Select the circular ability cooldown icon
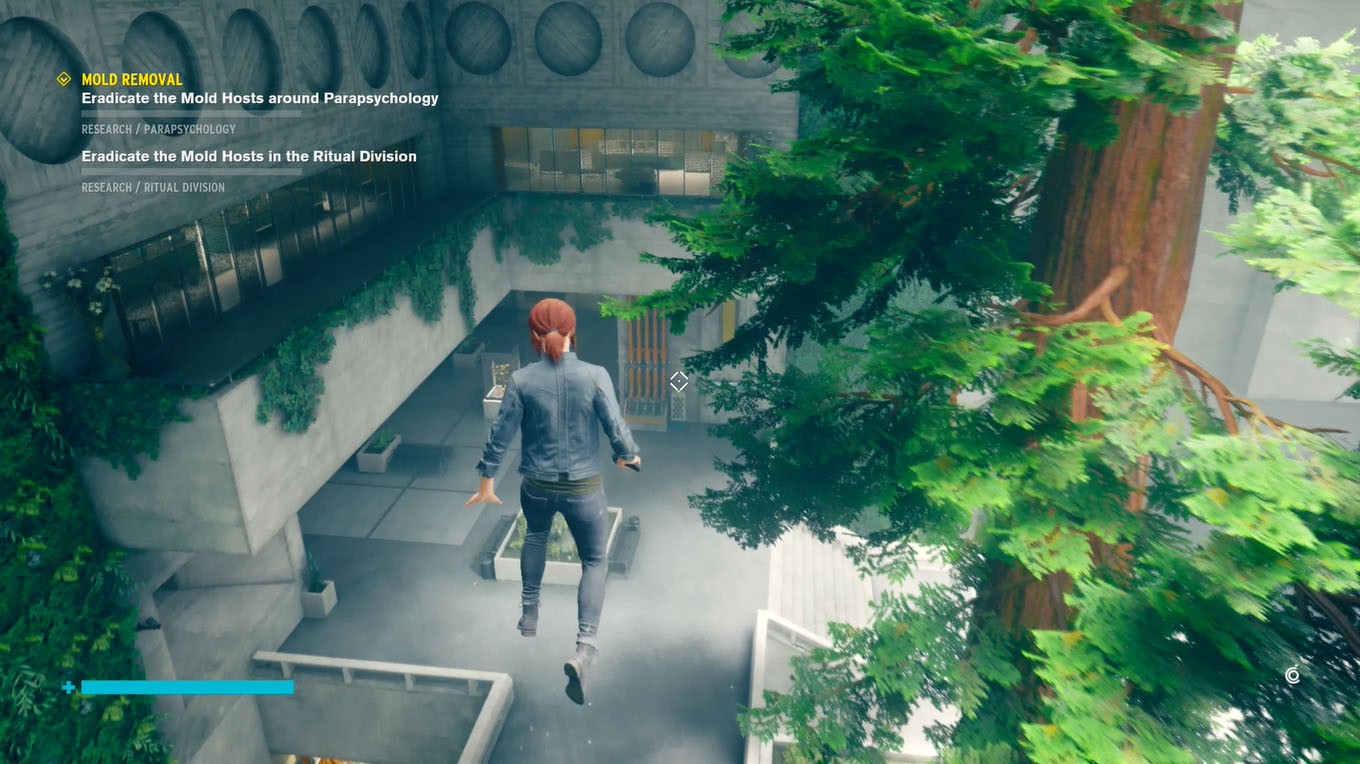Image resolution: width=1360 pixels, height=764 pixels. coord(1292,676)
